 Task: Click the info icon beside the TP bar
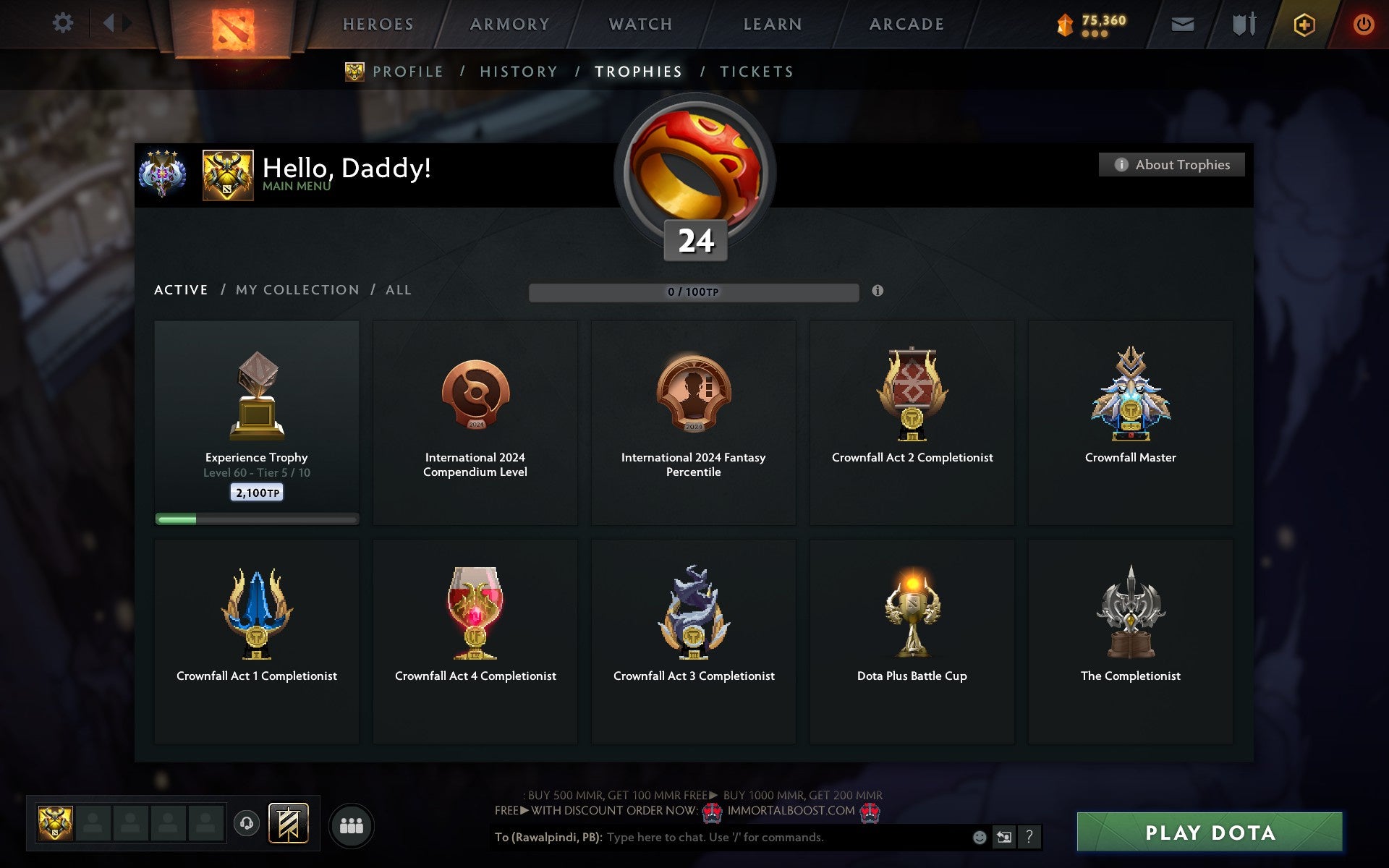click(878, 291)
